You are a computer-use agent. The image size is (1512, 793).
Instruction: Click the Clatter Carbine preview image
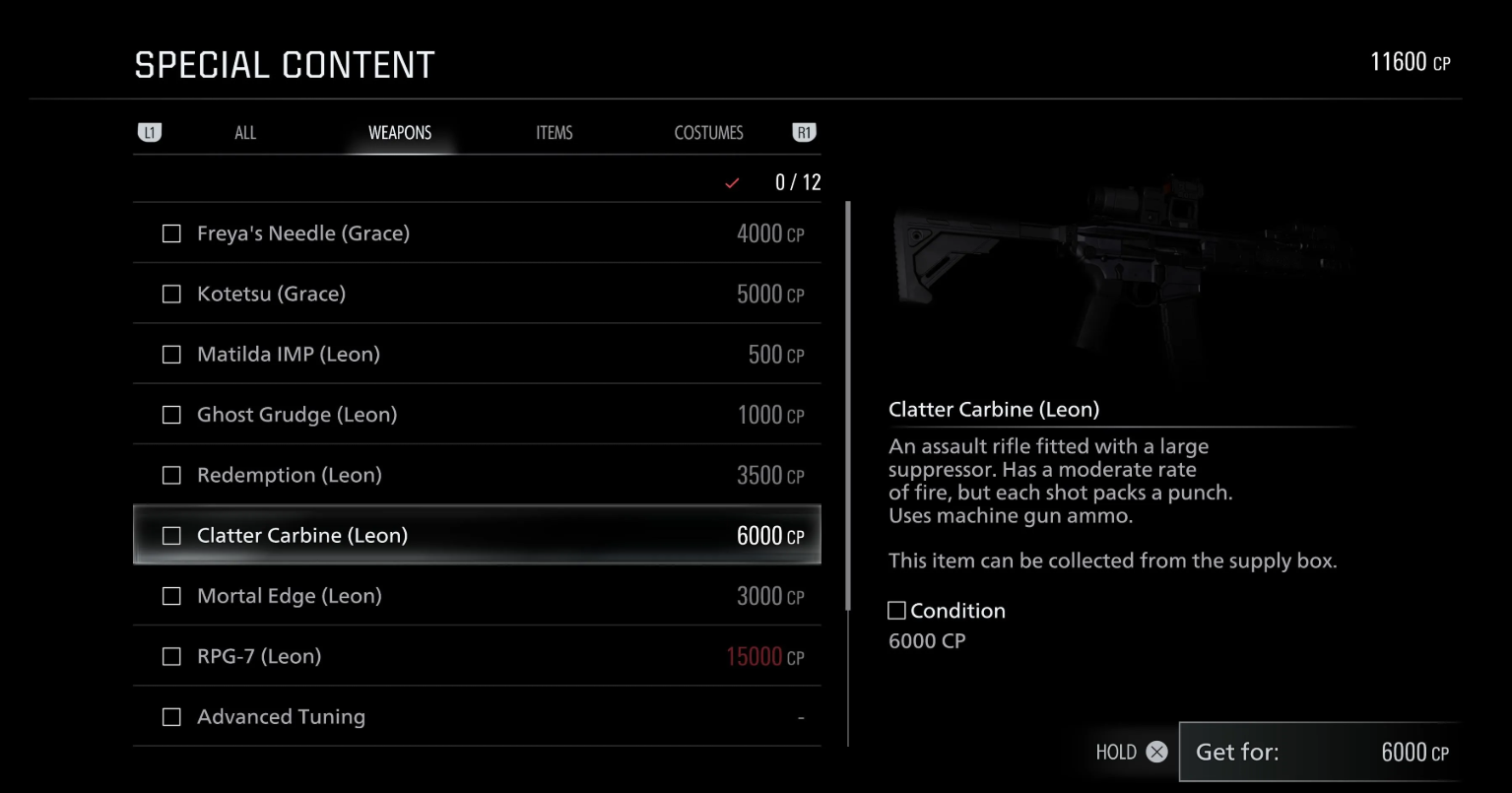click(1118, 271)
